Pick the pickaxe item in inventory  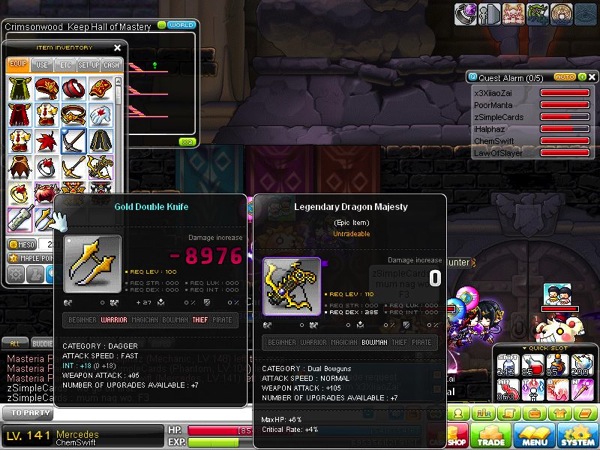click(x=73, y=141)
